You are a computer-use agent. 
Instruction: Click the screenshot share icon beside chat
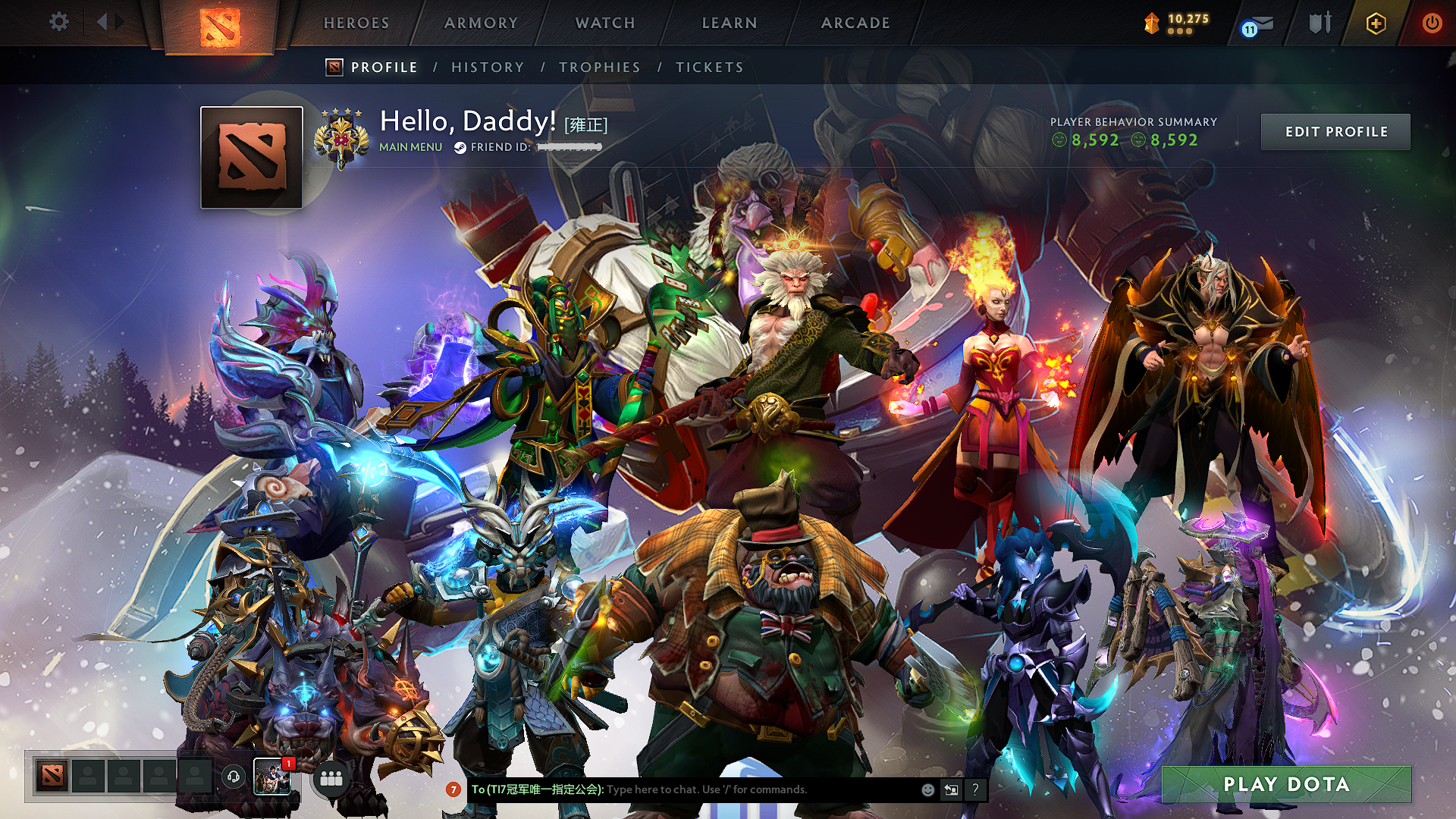(x=952, y=789)
